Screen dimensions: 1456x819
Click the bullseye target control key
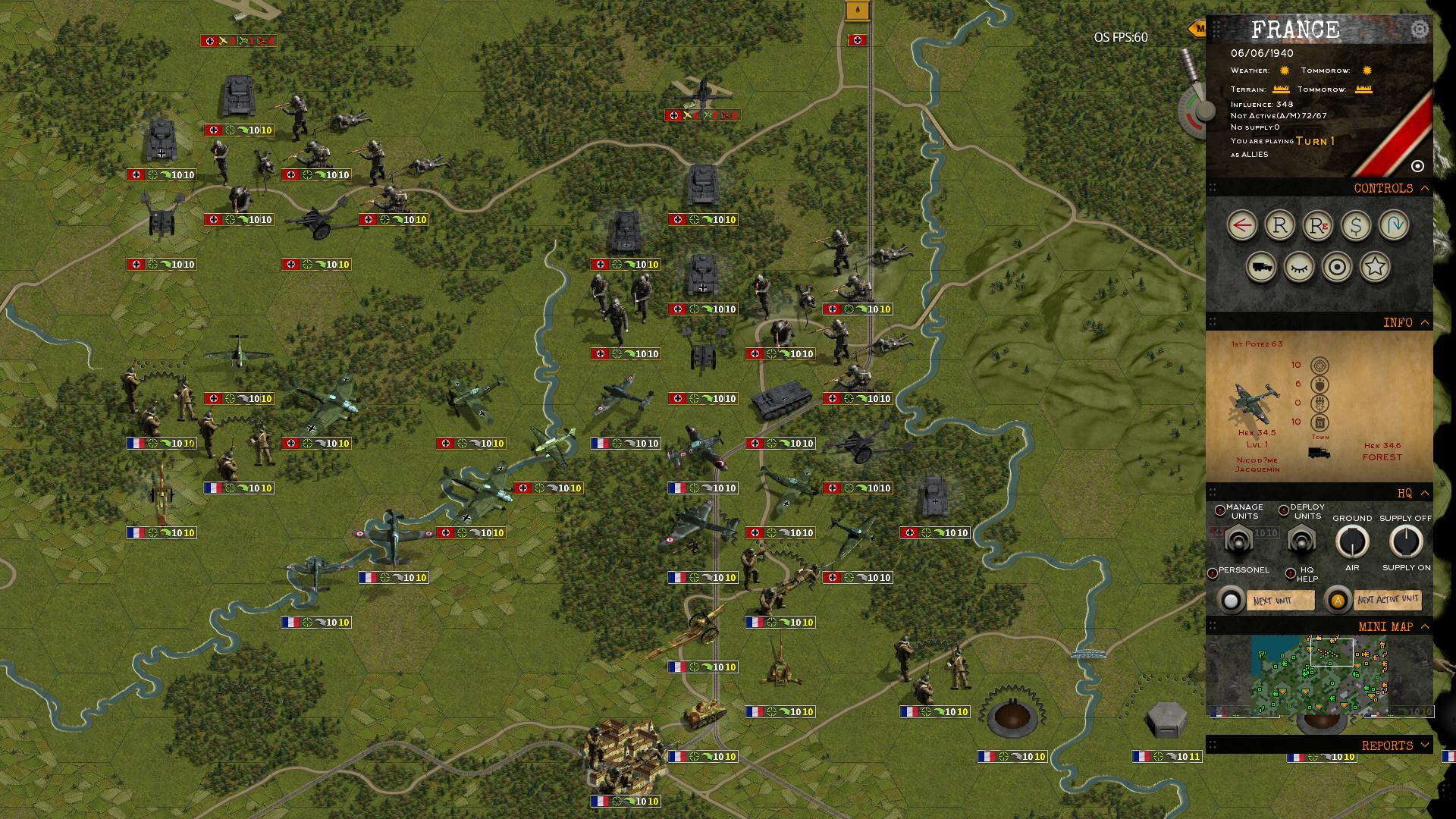(1337, 267)
